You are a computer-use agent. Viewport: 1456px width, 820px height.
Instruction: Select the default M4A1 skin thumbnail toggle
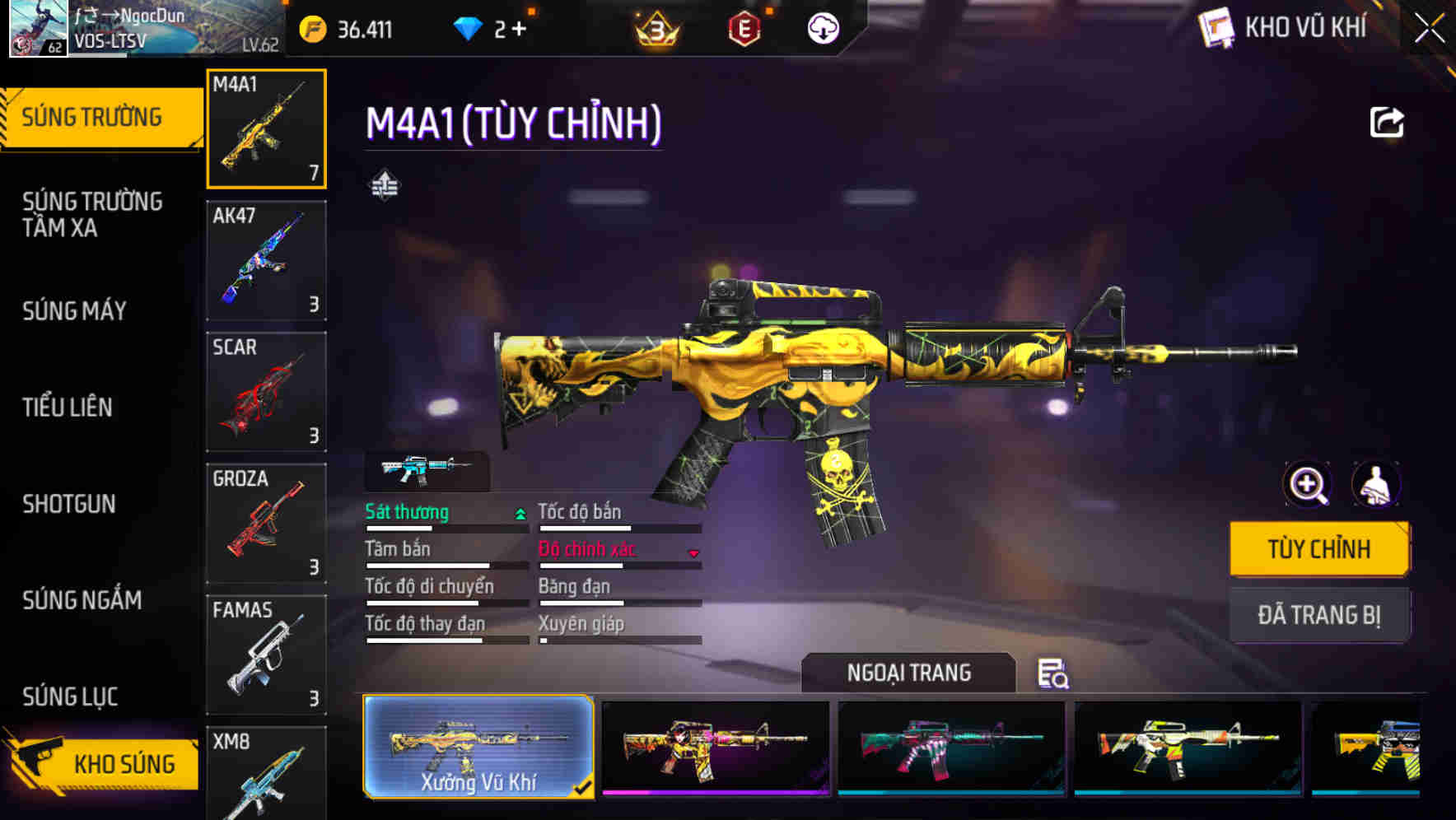(427, 468)
